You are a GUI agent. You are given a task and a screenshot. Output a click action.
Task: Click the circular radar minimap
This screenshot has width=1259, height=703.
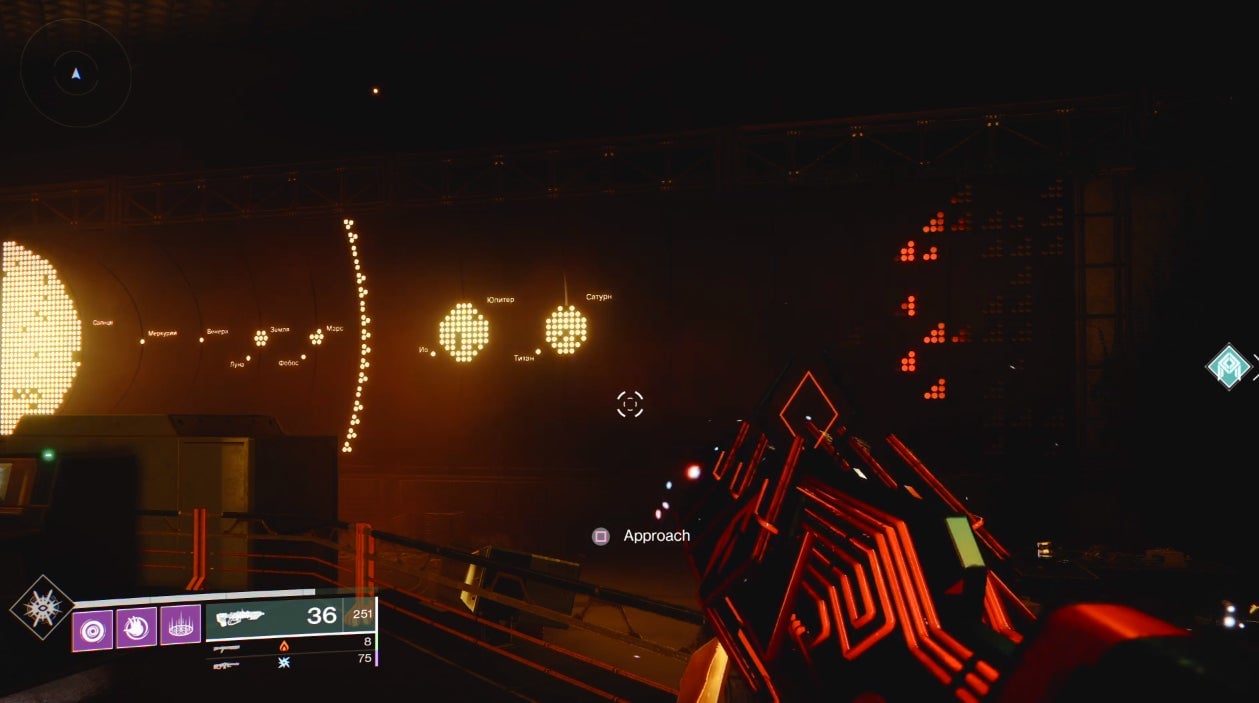(76, 73)
